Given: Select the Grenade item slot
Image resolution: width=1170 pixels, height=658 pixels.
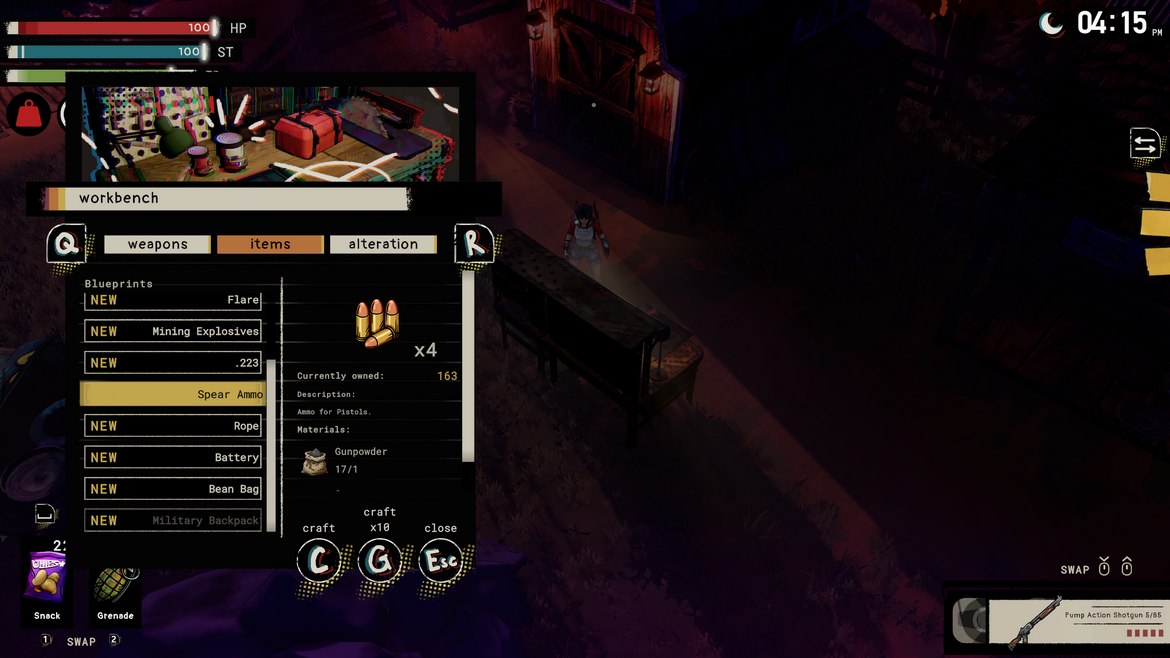Looking at the screenshot, I should click(x=115, y=585).
